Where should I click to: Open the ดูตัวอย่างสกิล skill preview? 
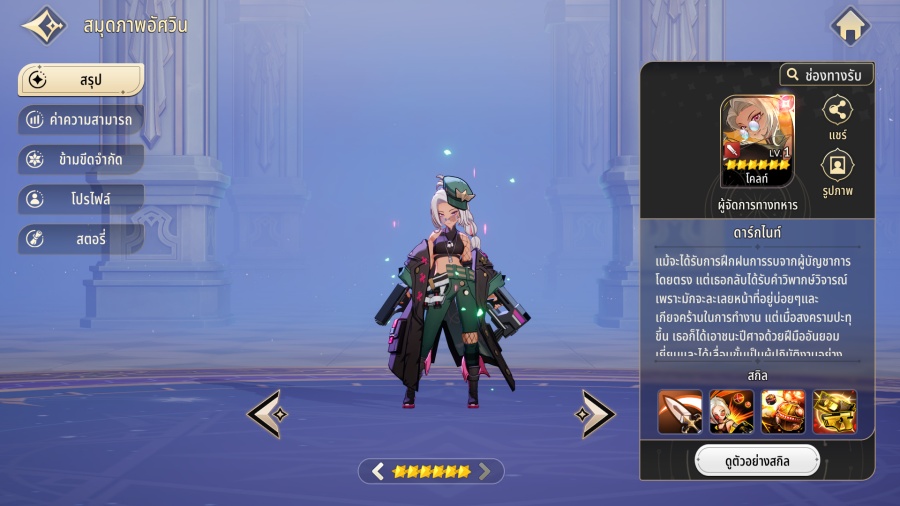(x=757, y=461)
